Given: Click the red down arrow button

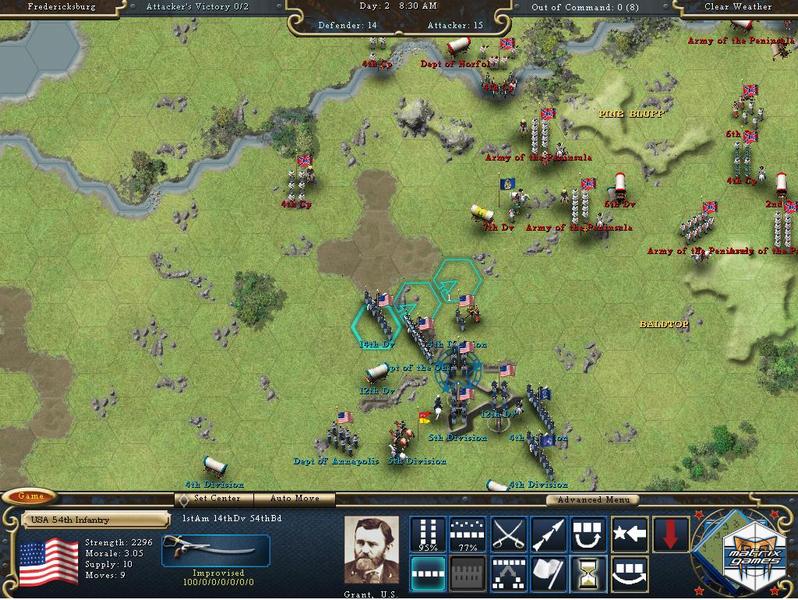Looking at the screenshot, I should [669, 535].
